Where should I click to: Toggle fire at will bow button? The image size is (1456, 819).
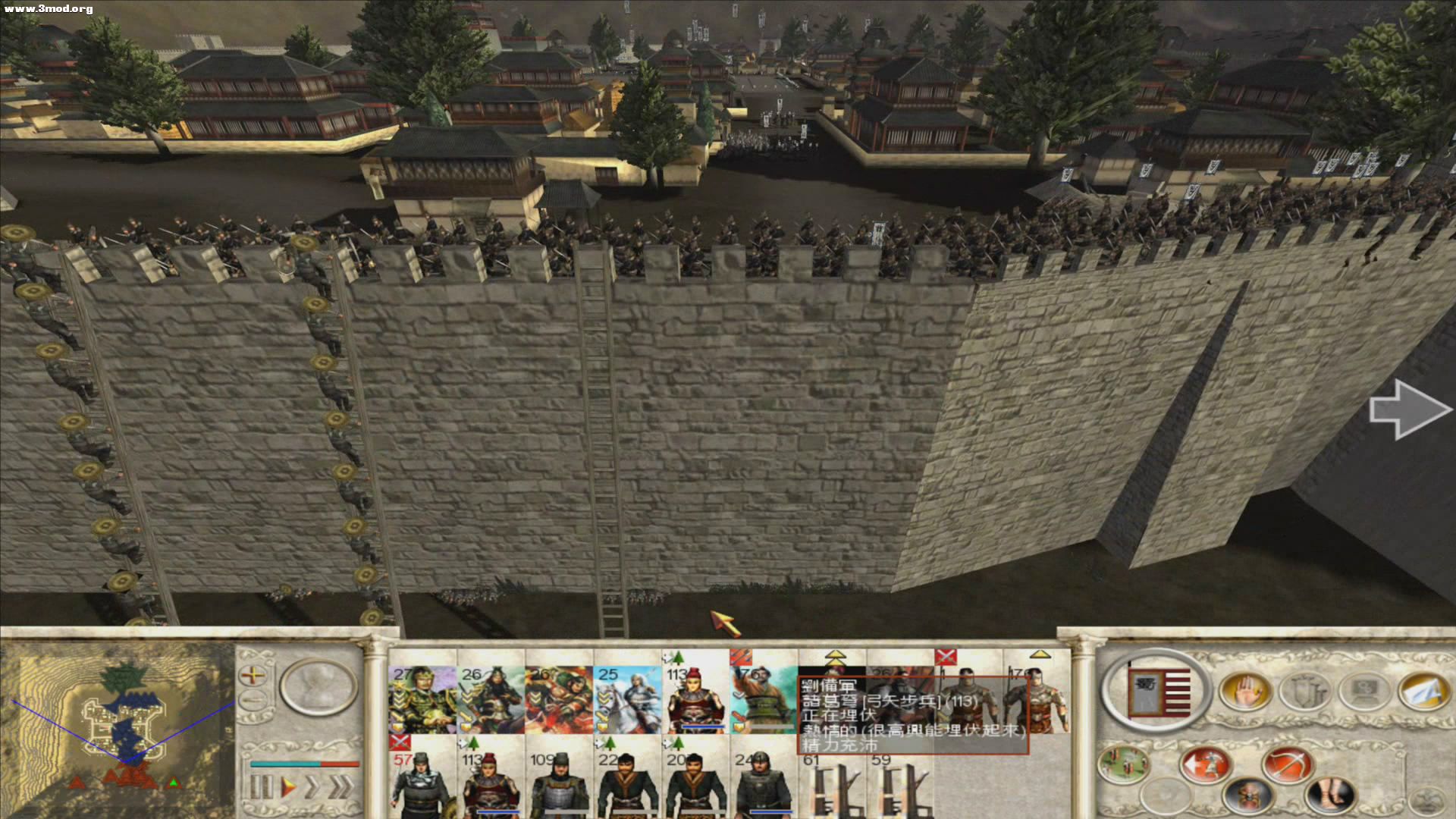[x=1287, y=763]
